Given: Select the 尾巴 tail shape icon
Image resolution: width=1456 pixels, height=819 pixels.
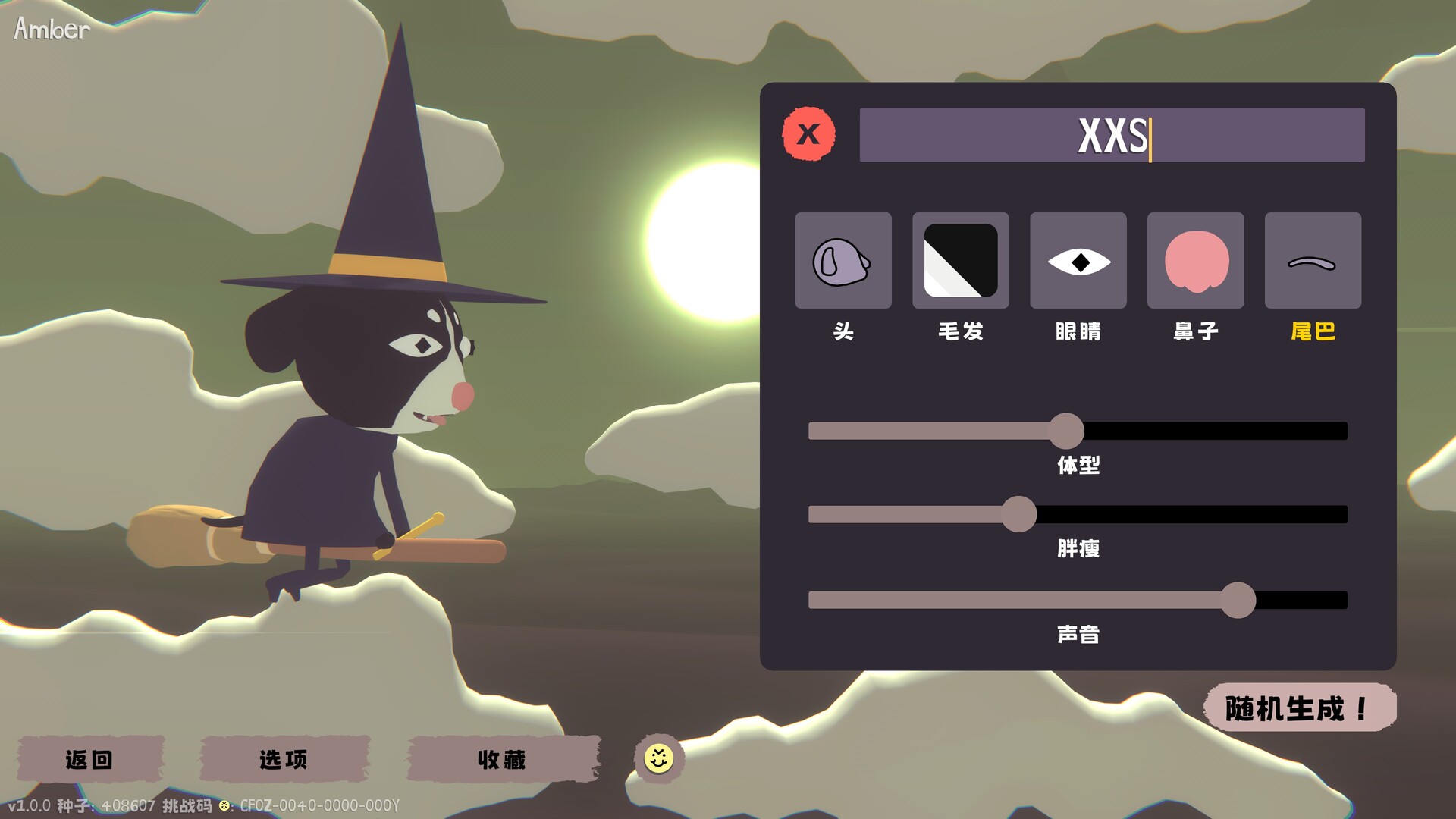Looking at the screenshot, I should point(1313,260).
